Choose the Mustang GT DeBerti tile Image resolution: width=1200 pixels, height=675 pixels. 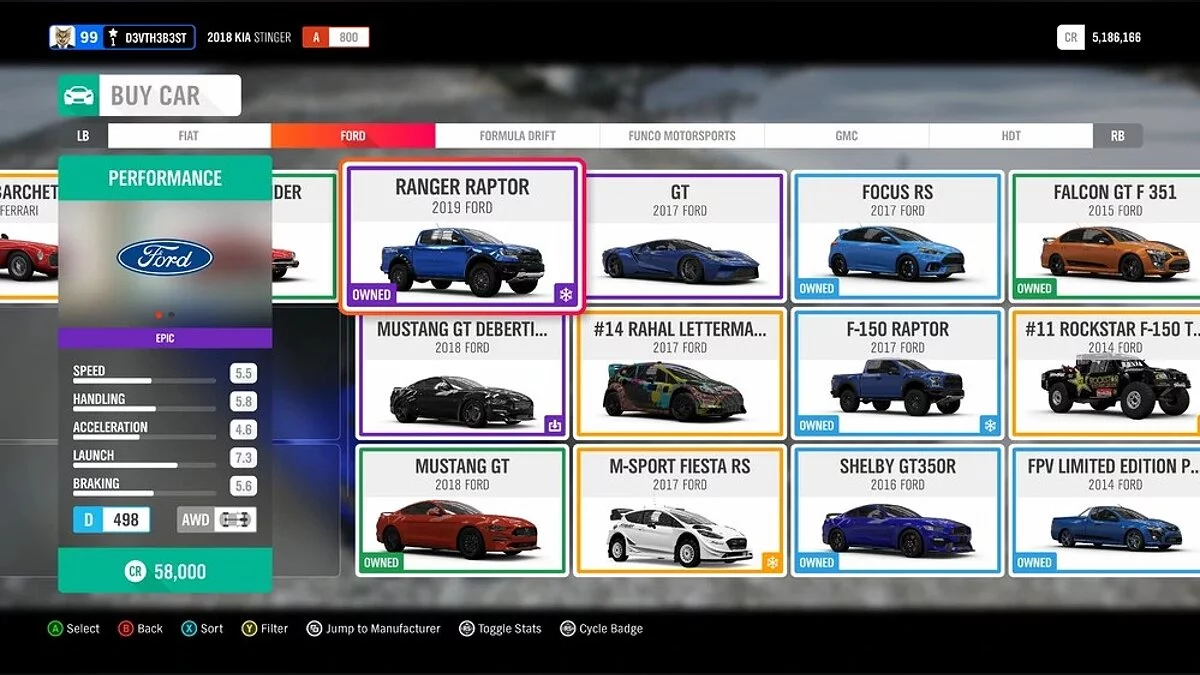(x=462, y=374)
